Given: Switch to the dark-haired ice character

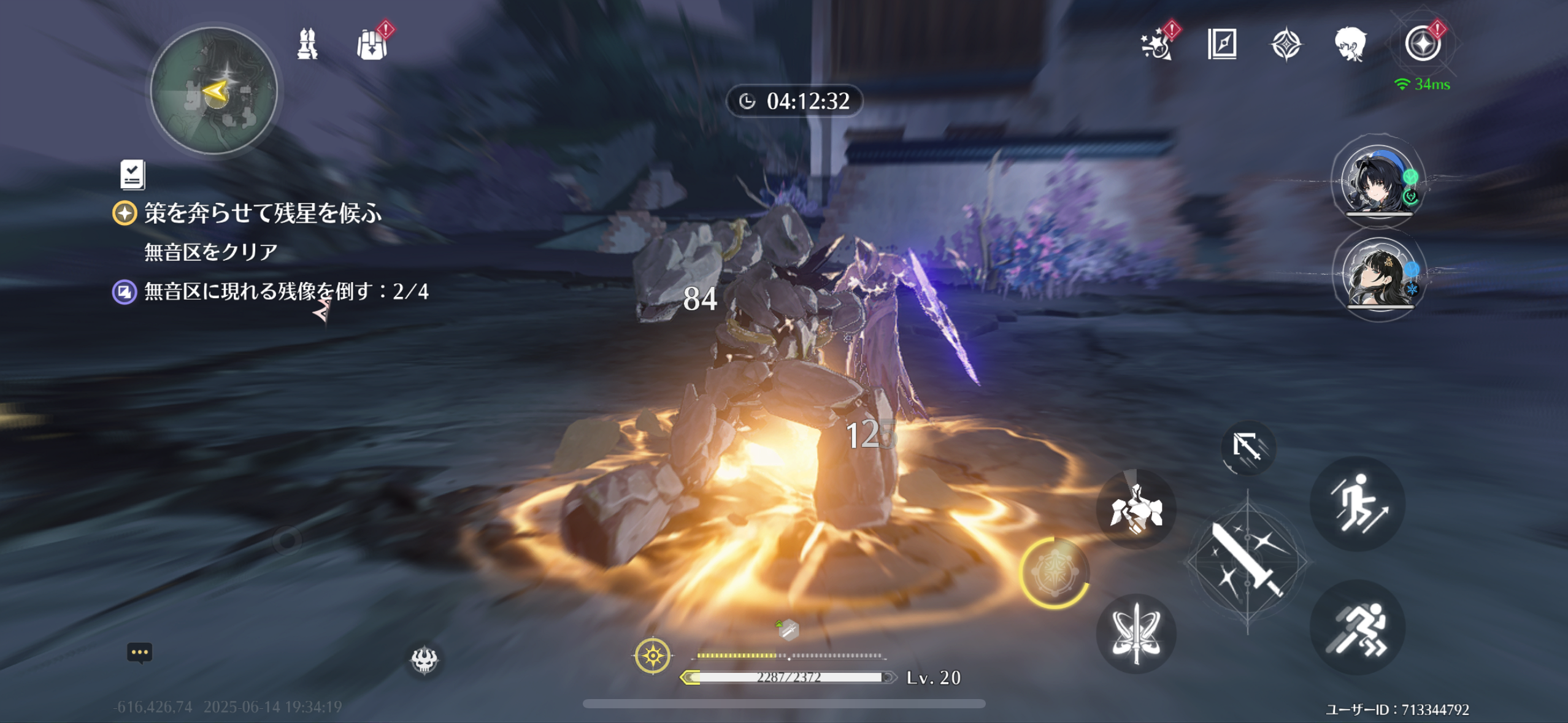Looking at the screenshot, I should 1378,274.
